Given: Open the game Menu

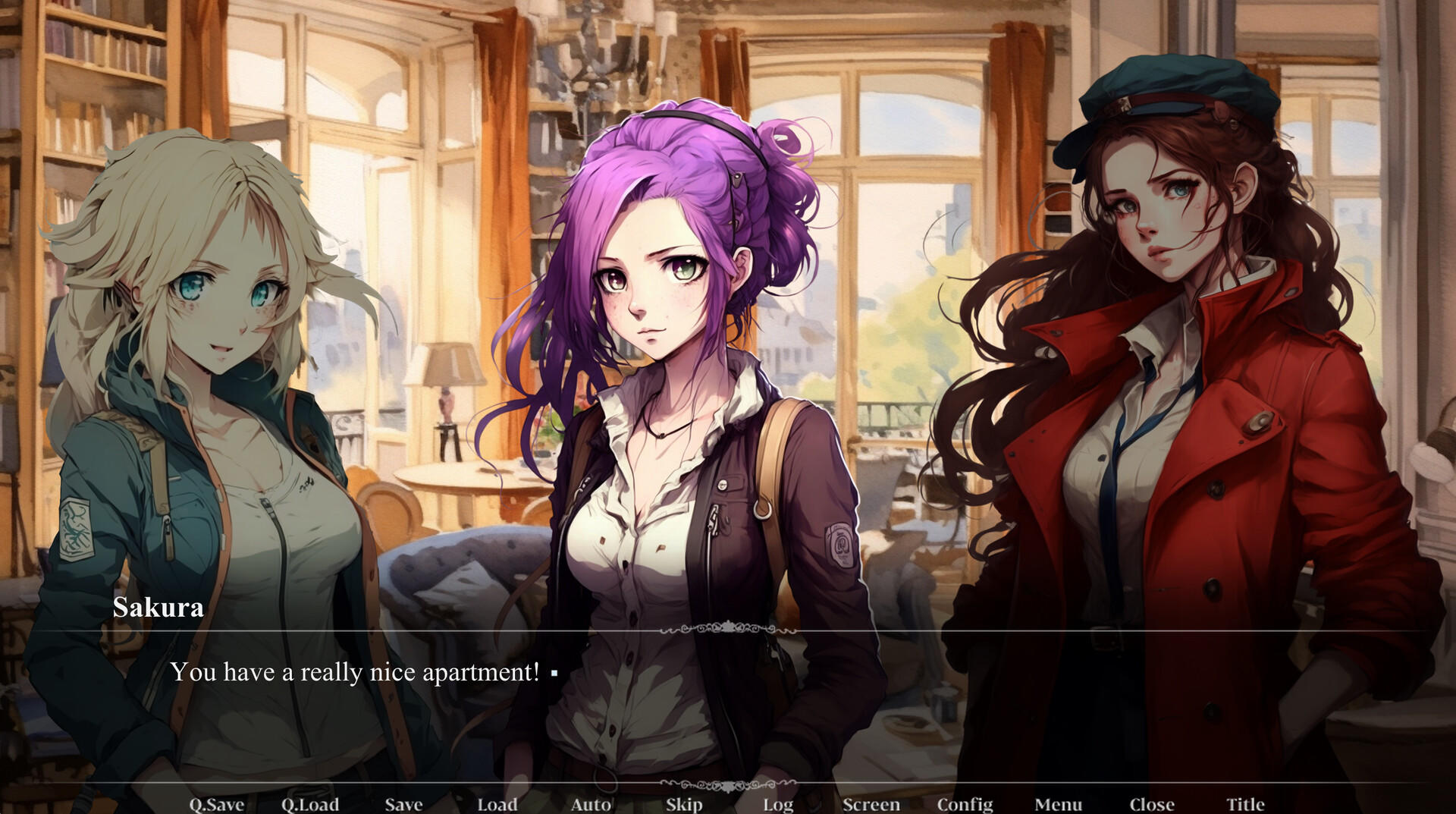Looking at the screenshot, I should click(1059, 803).
